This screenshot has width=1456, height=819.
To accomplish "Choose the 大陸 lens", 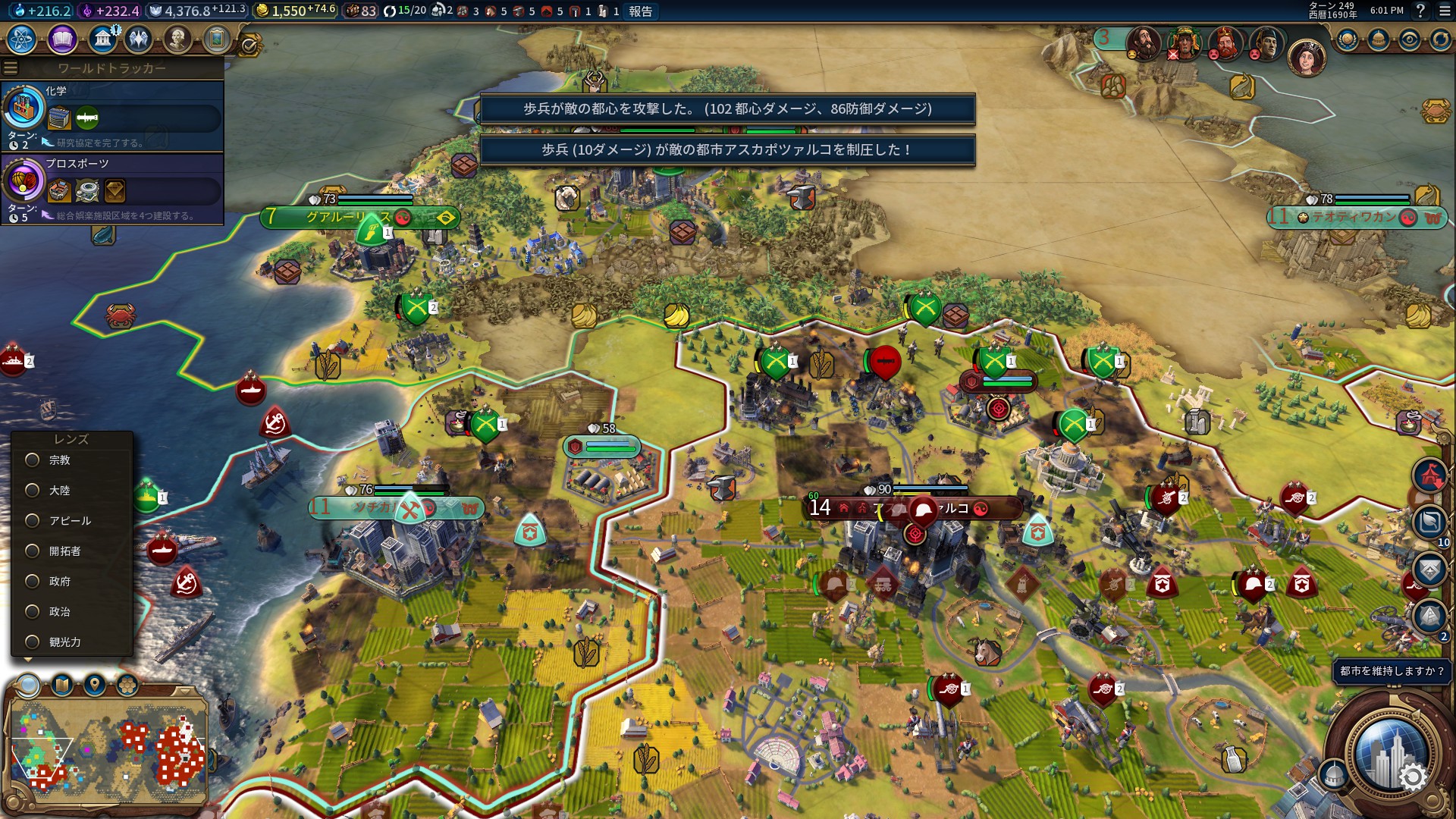I will coord(33,491).
